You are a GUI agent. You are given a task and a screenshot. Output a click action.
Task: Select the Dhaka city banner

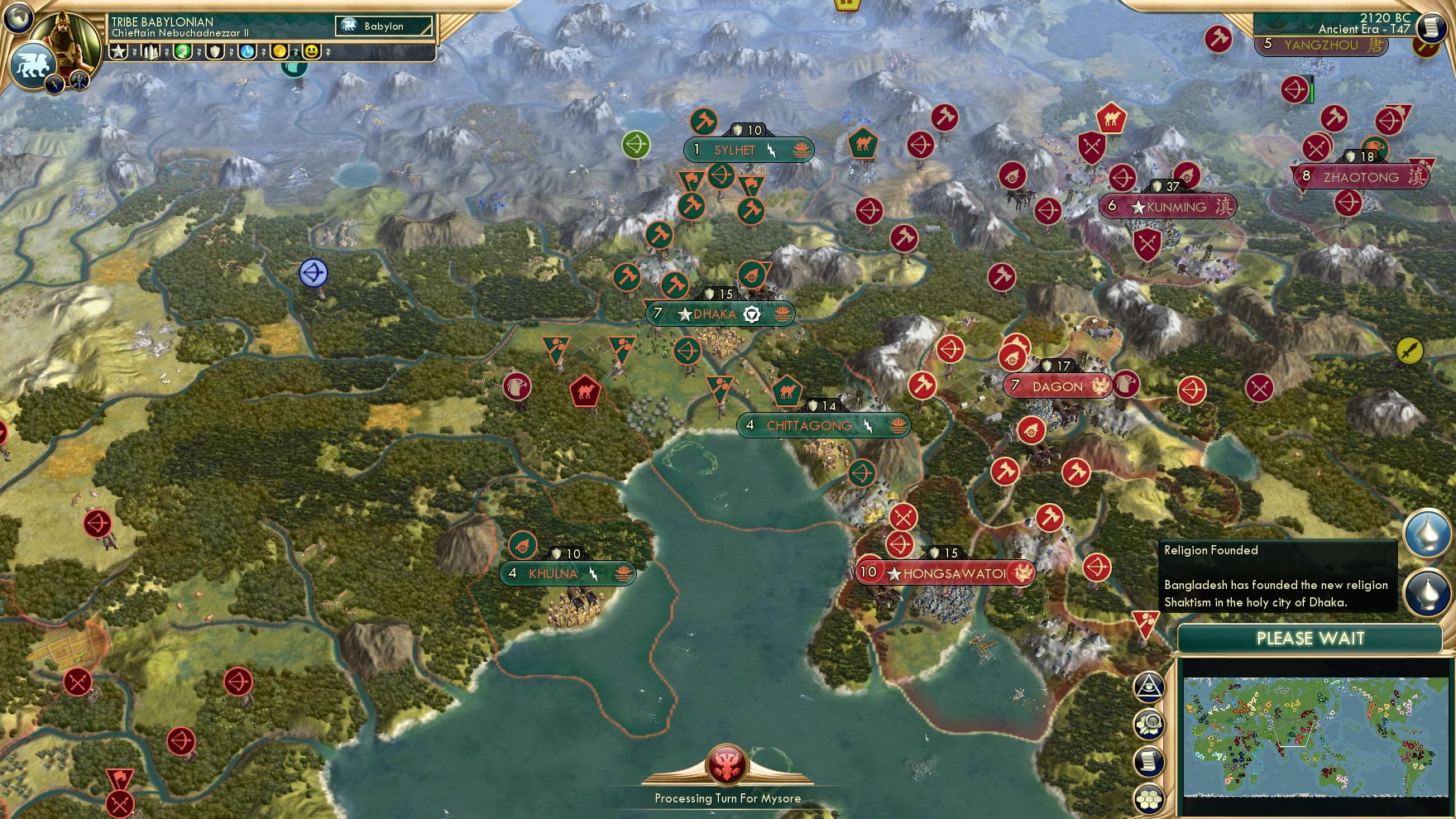pyautogui.click(x=718, y=314)
